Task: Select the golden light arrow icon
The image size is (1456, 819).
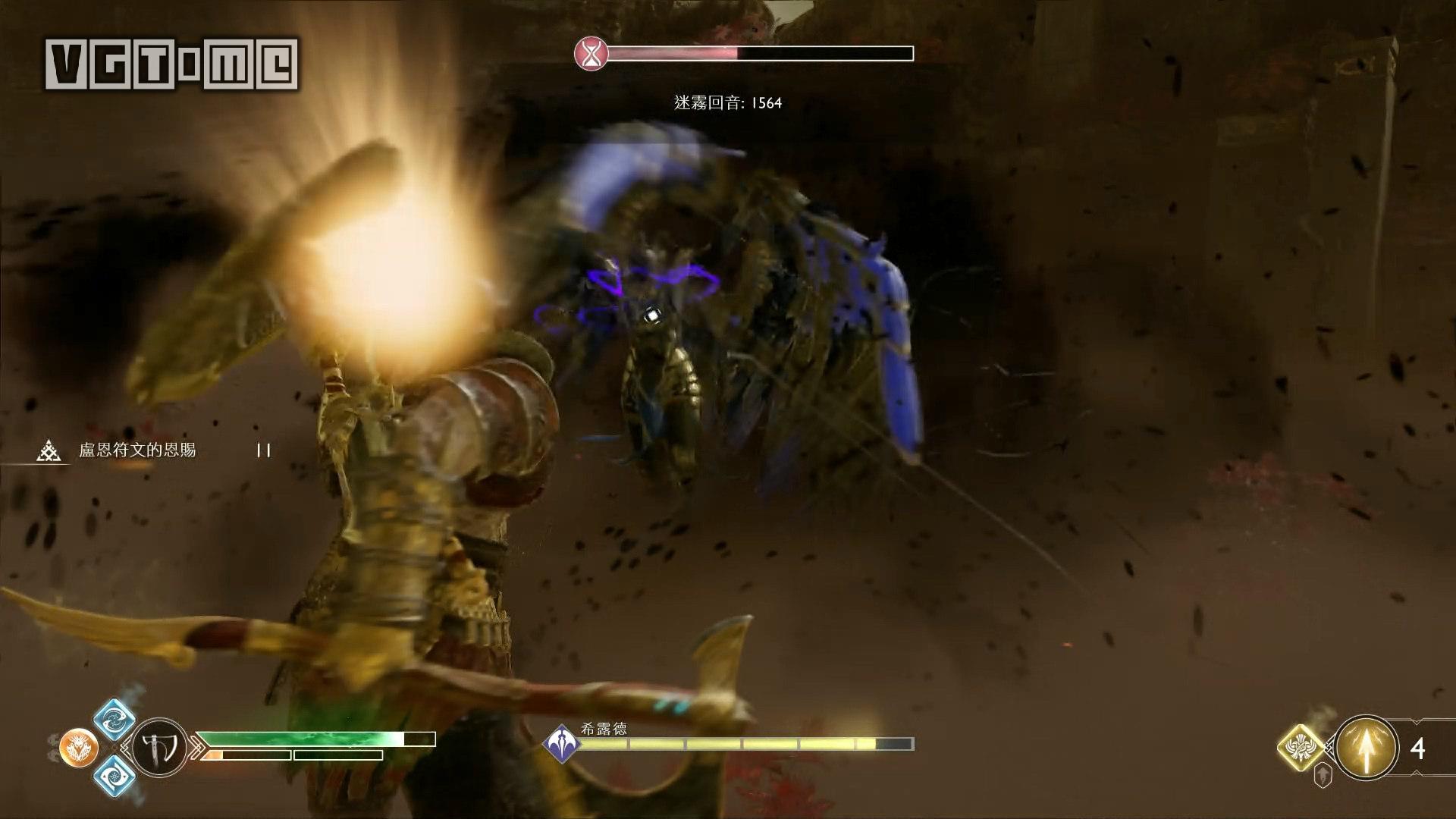Action: [1367, 748]
